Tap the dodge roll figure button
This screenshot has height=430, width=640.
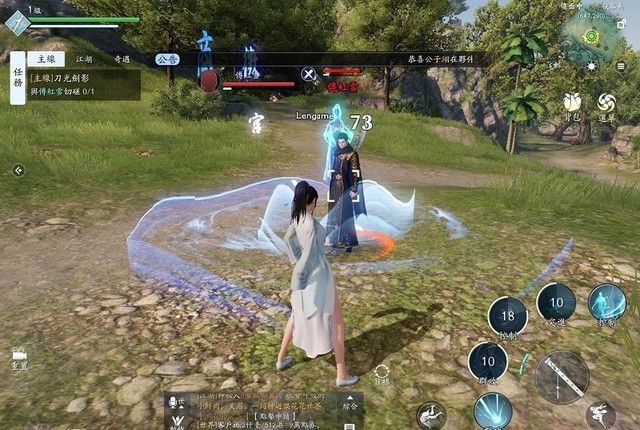[x=432, y=414]
